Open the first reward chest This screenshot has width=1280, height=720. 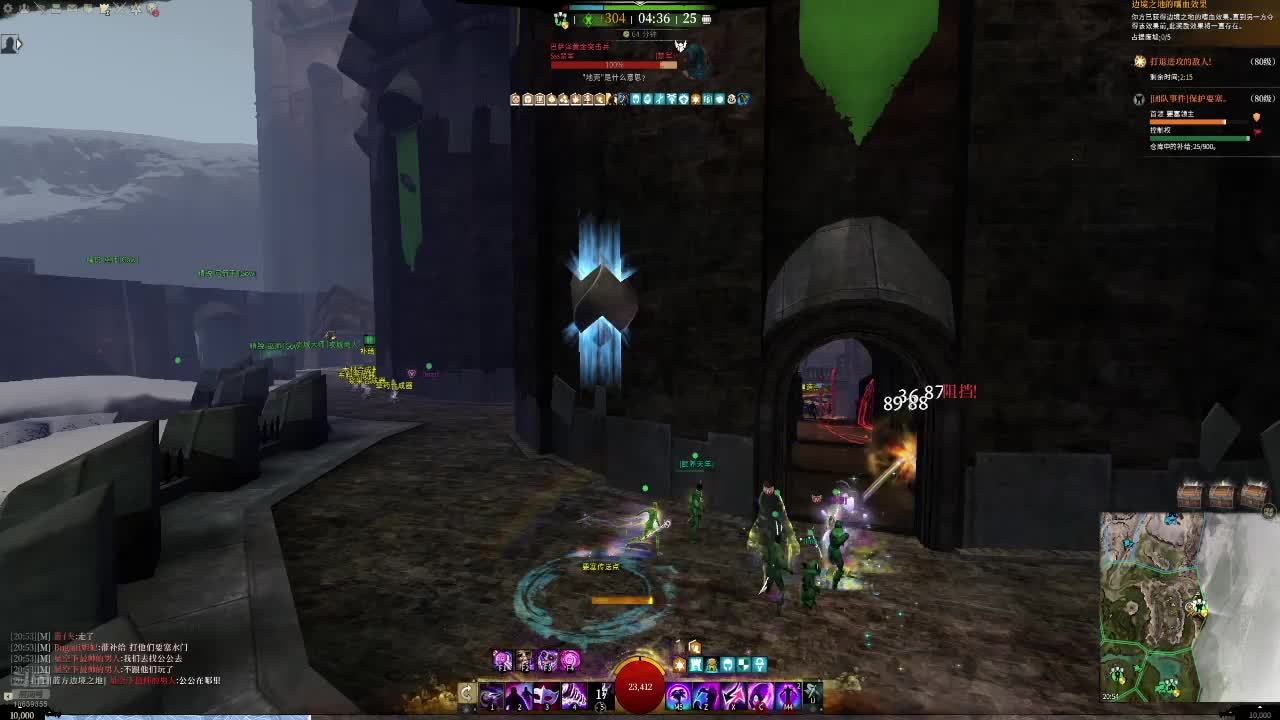coord(1190,496)
